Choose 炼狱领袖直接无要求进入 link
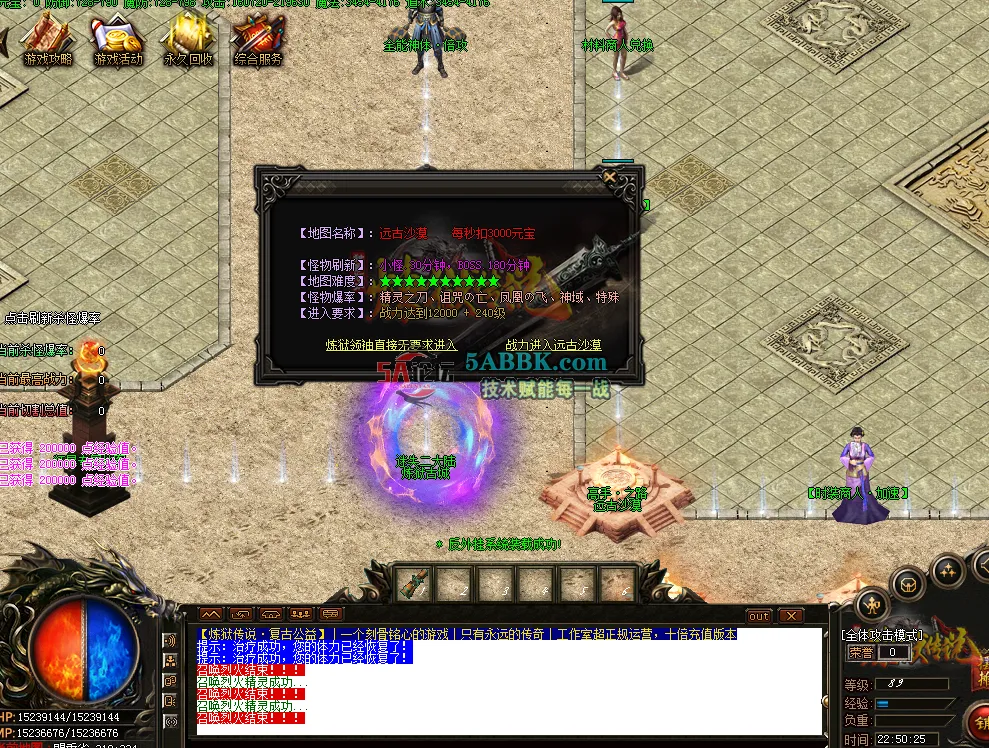Screen dimensions: 989x748 click(x=391, y=345)
